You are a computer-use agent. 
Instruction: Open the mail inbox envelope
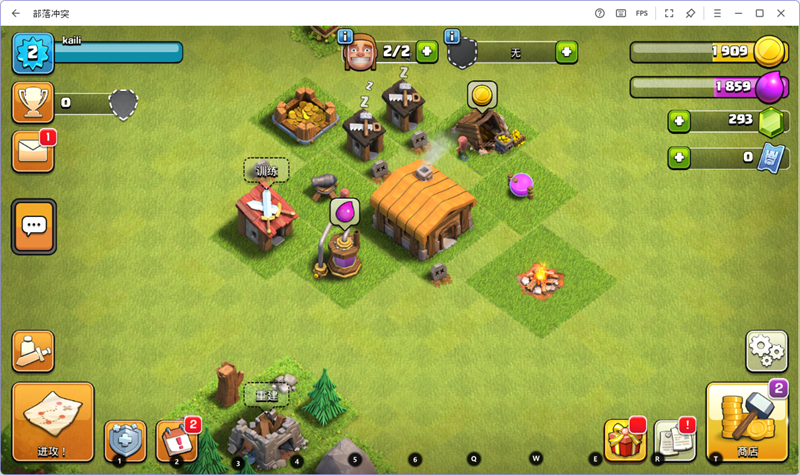tap(32, 151)
